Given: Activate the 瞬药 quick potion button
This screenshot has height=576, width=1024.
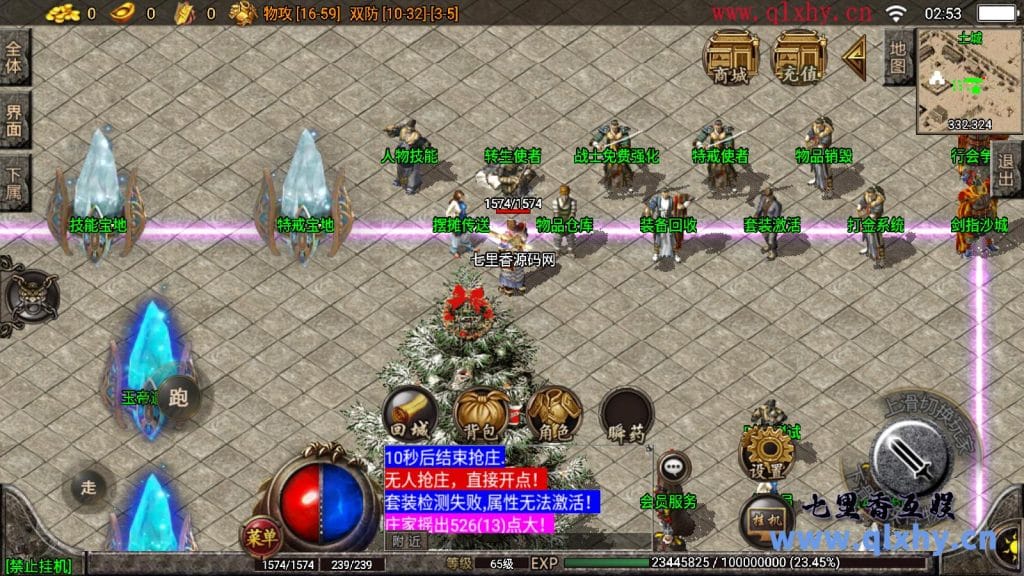Looking at the screenshot, I should [x=627, y=414].
